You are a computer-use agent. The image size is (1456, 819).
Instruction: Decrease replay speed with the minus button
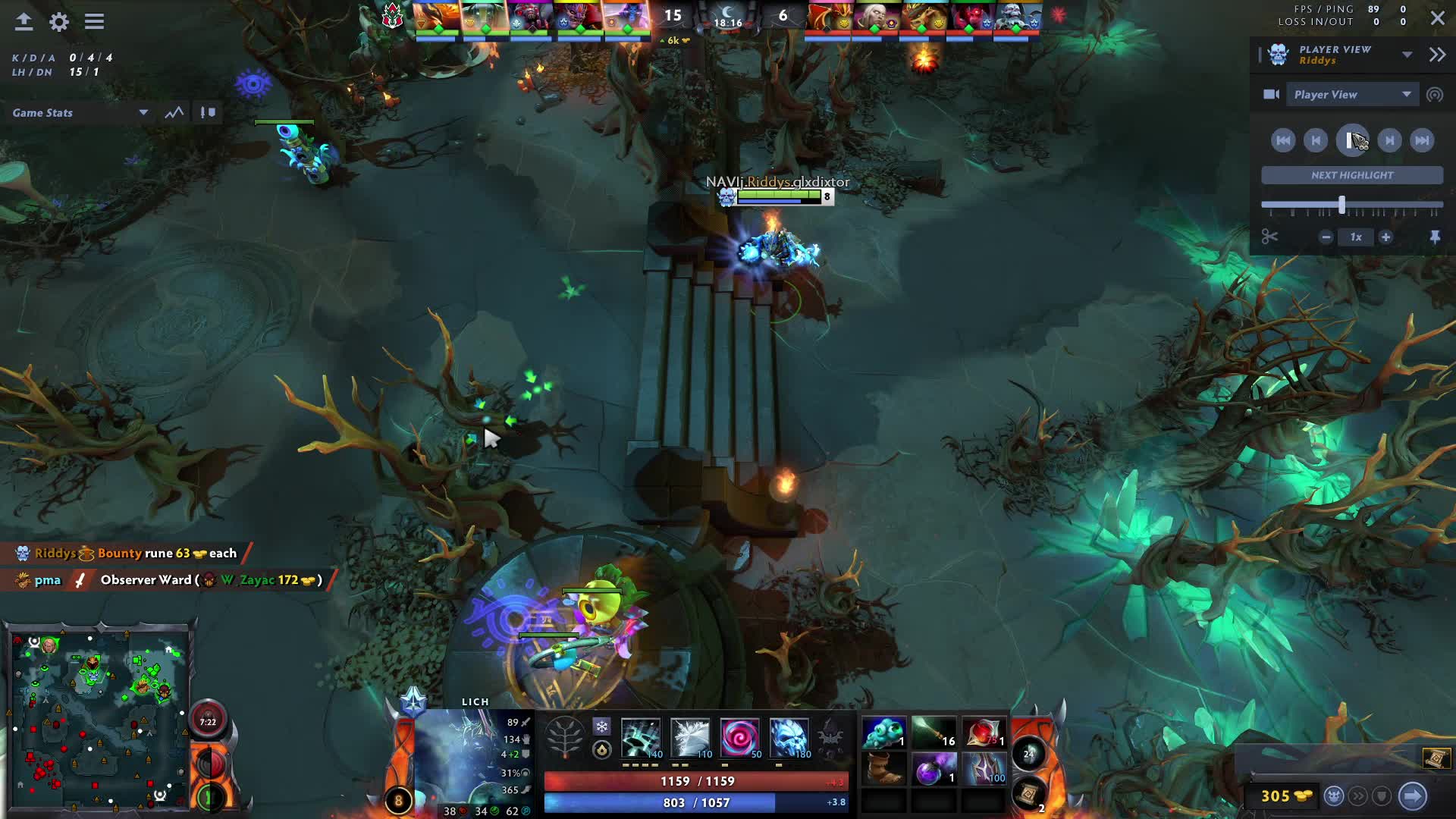1326,237
